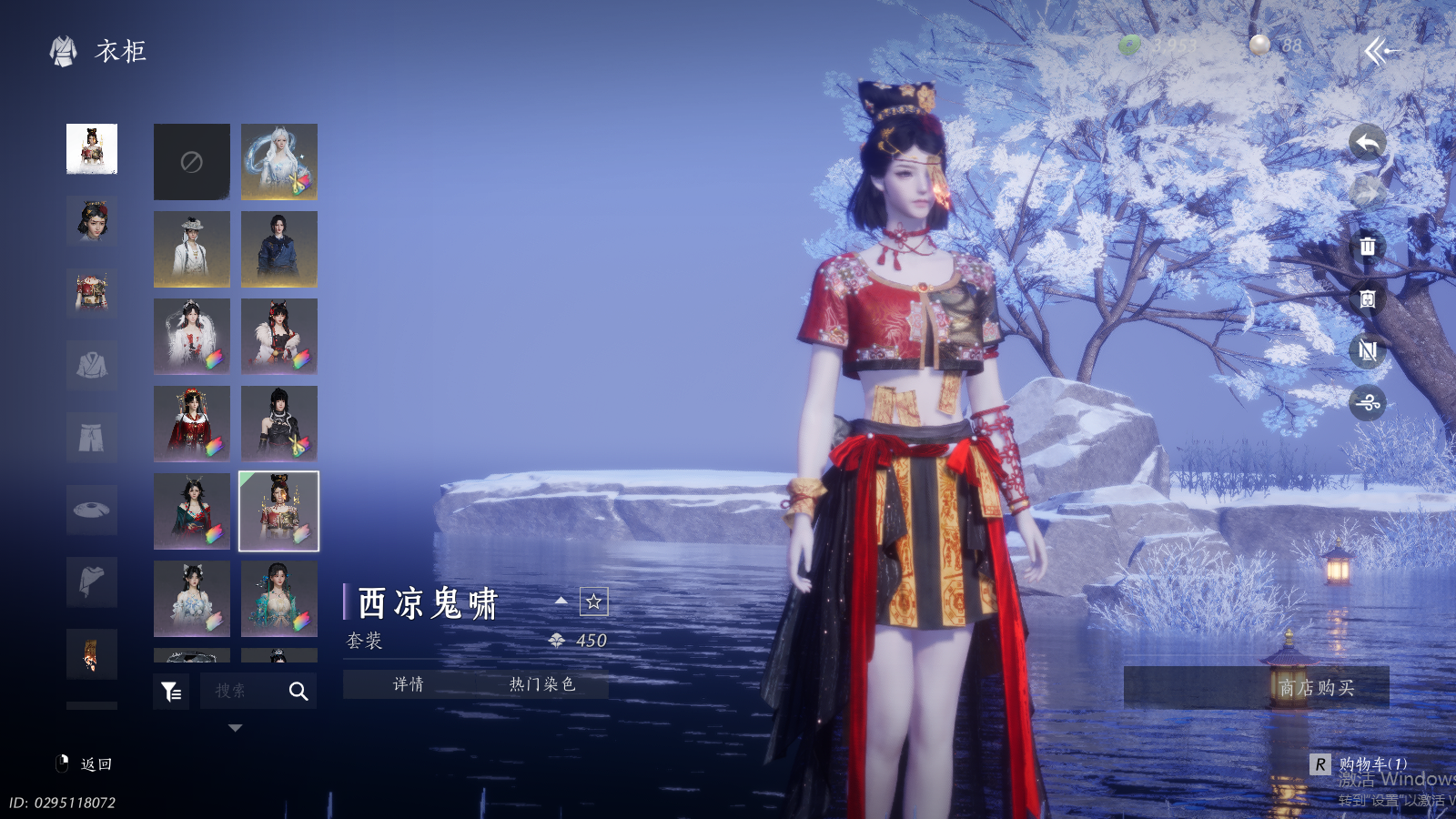Viewport: 1456px width, 819px height.
Task: Click the trash can remove icon
Action: 1367,246
